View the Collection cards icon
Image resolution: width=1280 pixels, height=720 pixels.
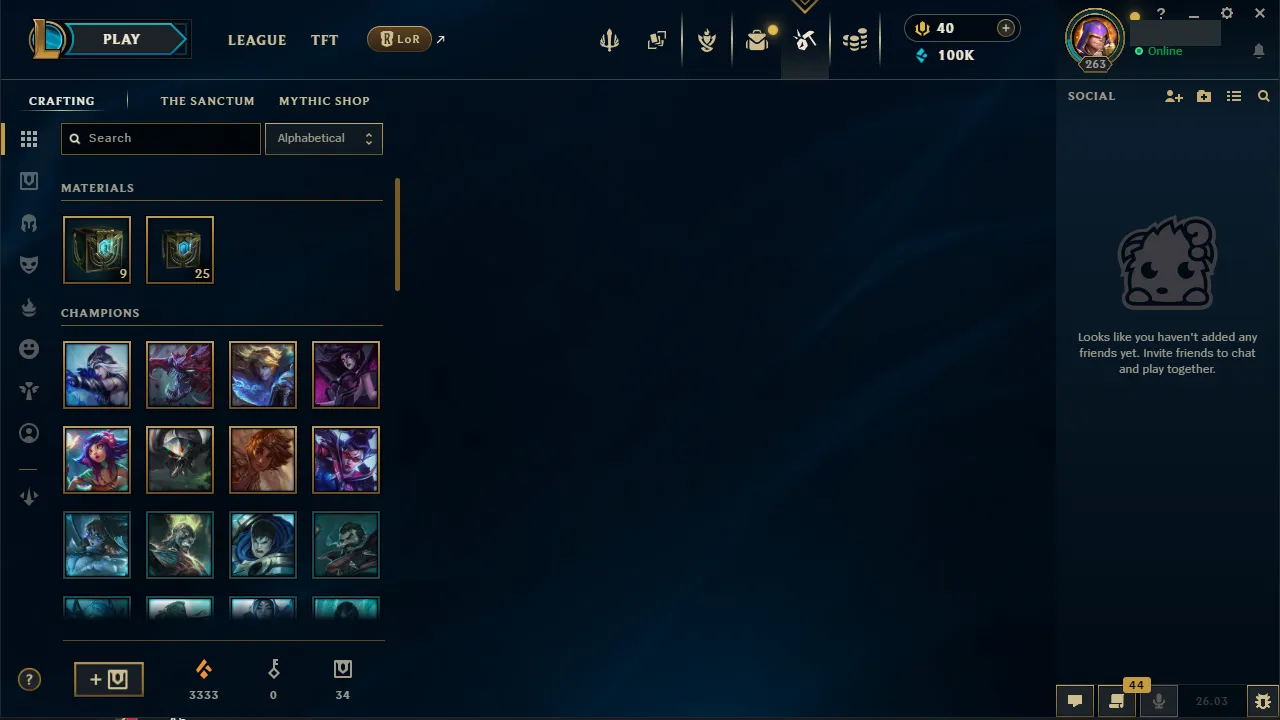(657, 40)
